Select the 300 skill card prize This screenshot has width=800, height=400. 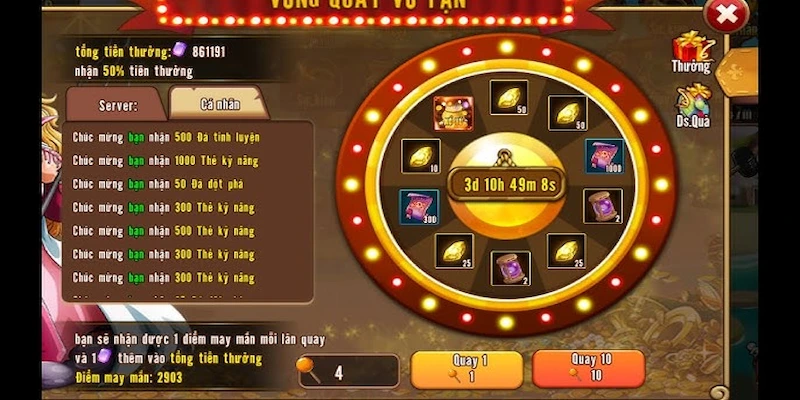pyautogui.click(x=419, y=206)
